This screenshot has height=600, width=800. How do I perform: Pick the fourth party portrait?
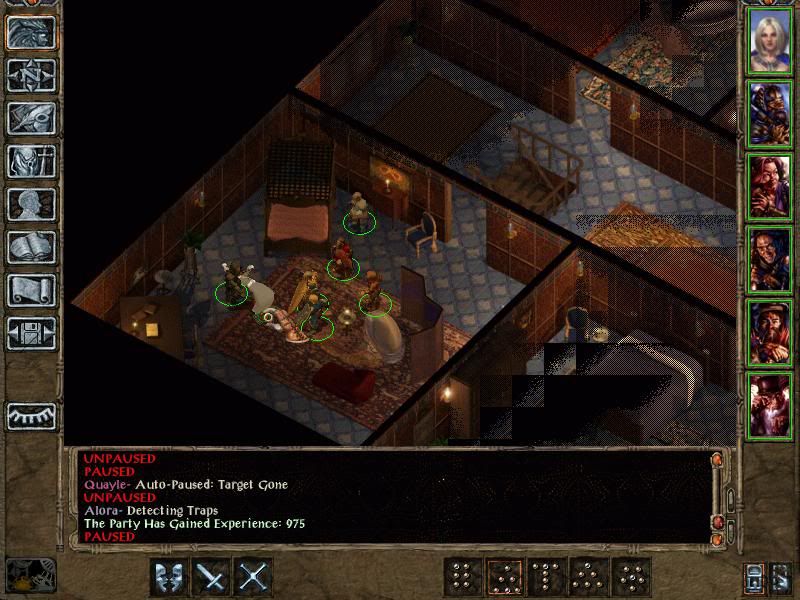point(770,259)
